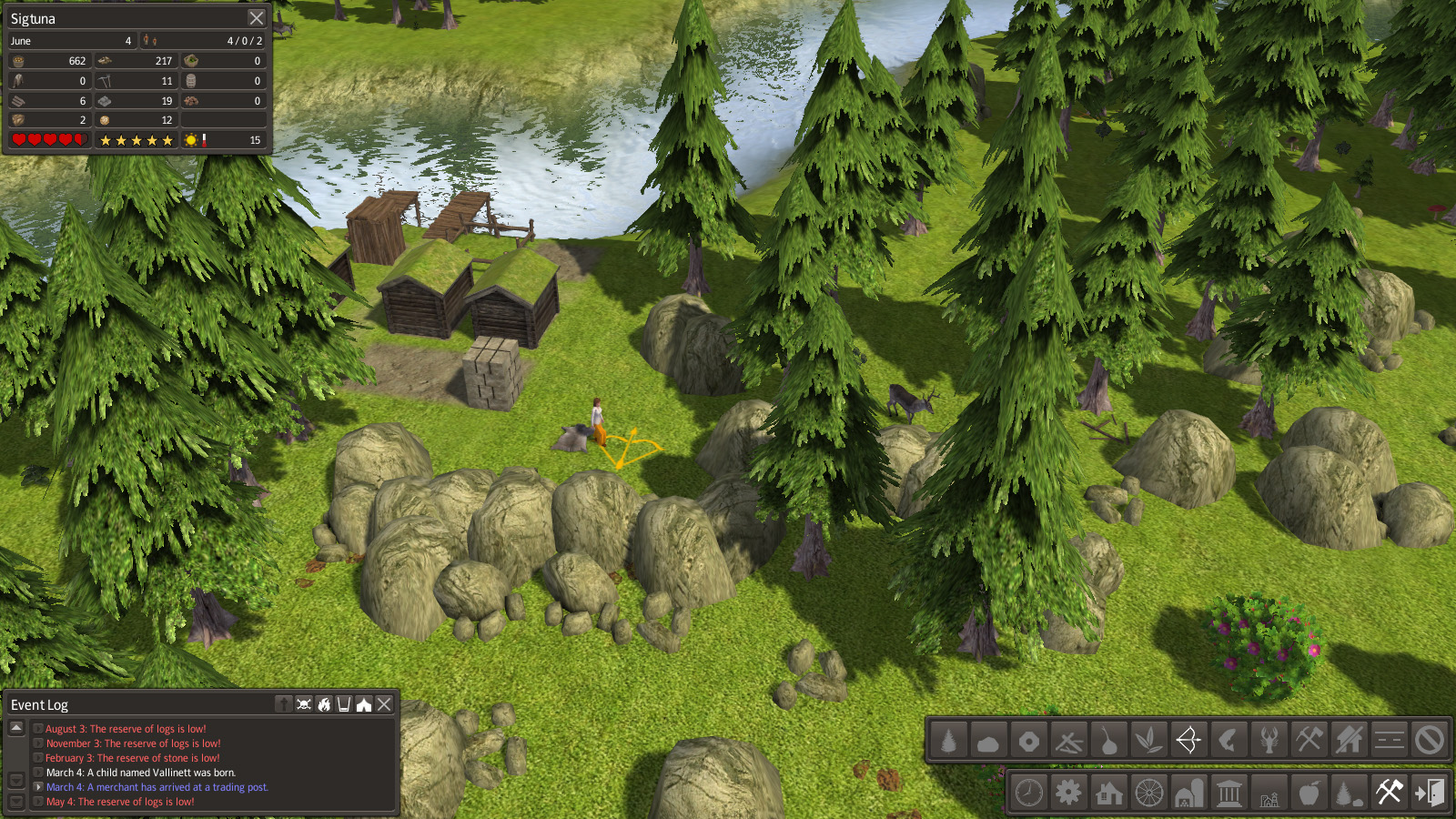This screenshot has height=819, width=1456.
Task: Open the gear tools and reports menu
Action: click(1069, 793)
